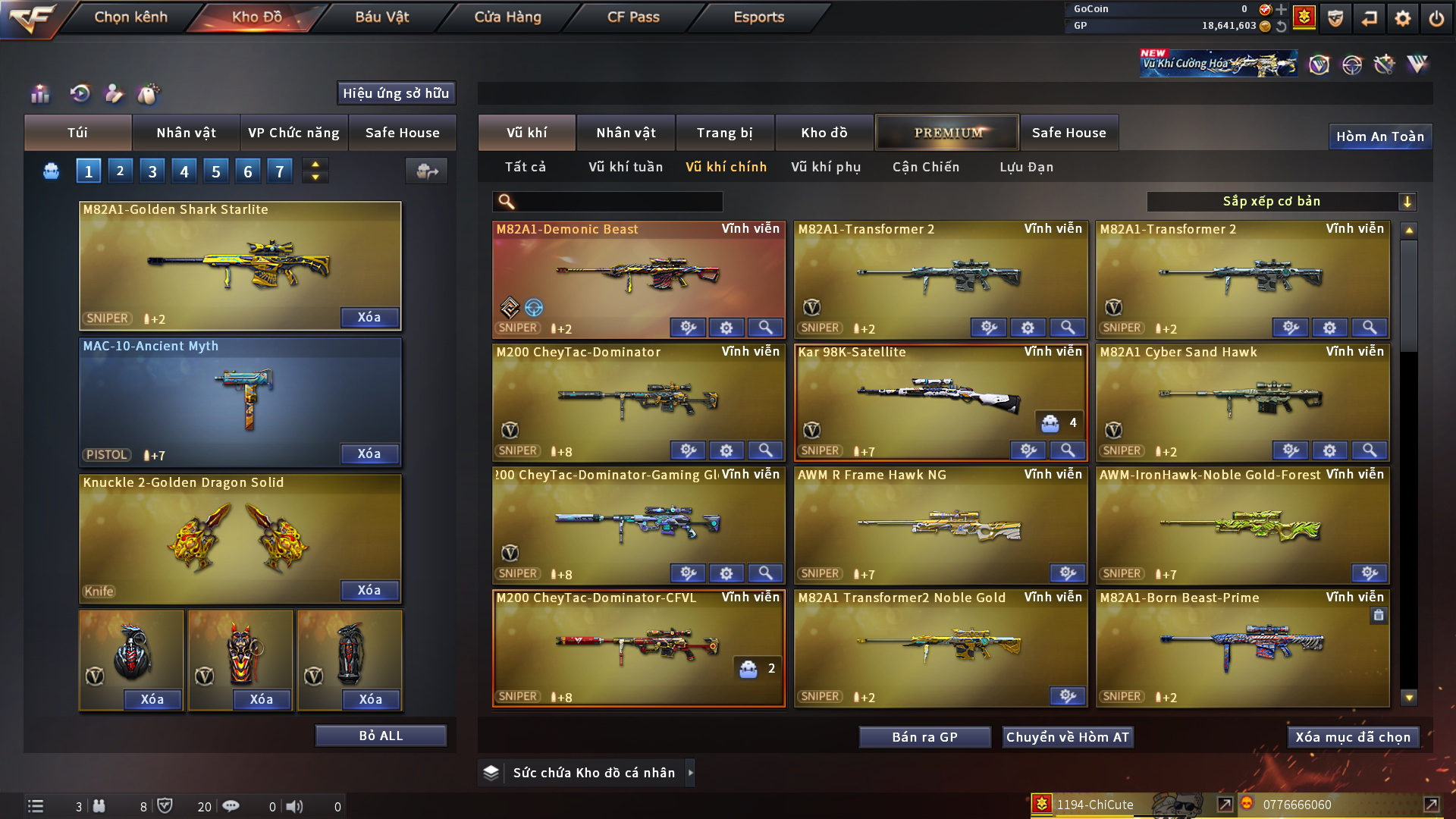The width and height of the screenshot is (1456, 819).
Task: Sell selected item with Bán ra GP
Action: click(x=924, y=737)
